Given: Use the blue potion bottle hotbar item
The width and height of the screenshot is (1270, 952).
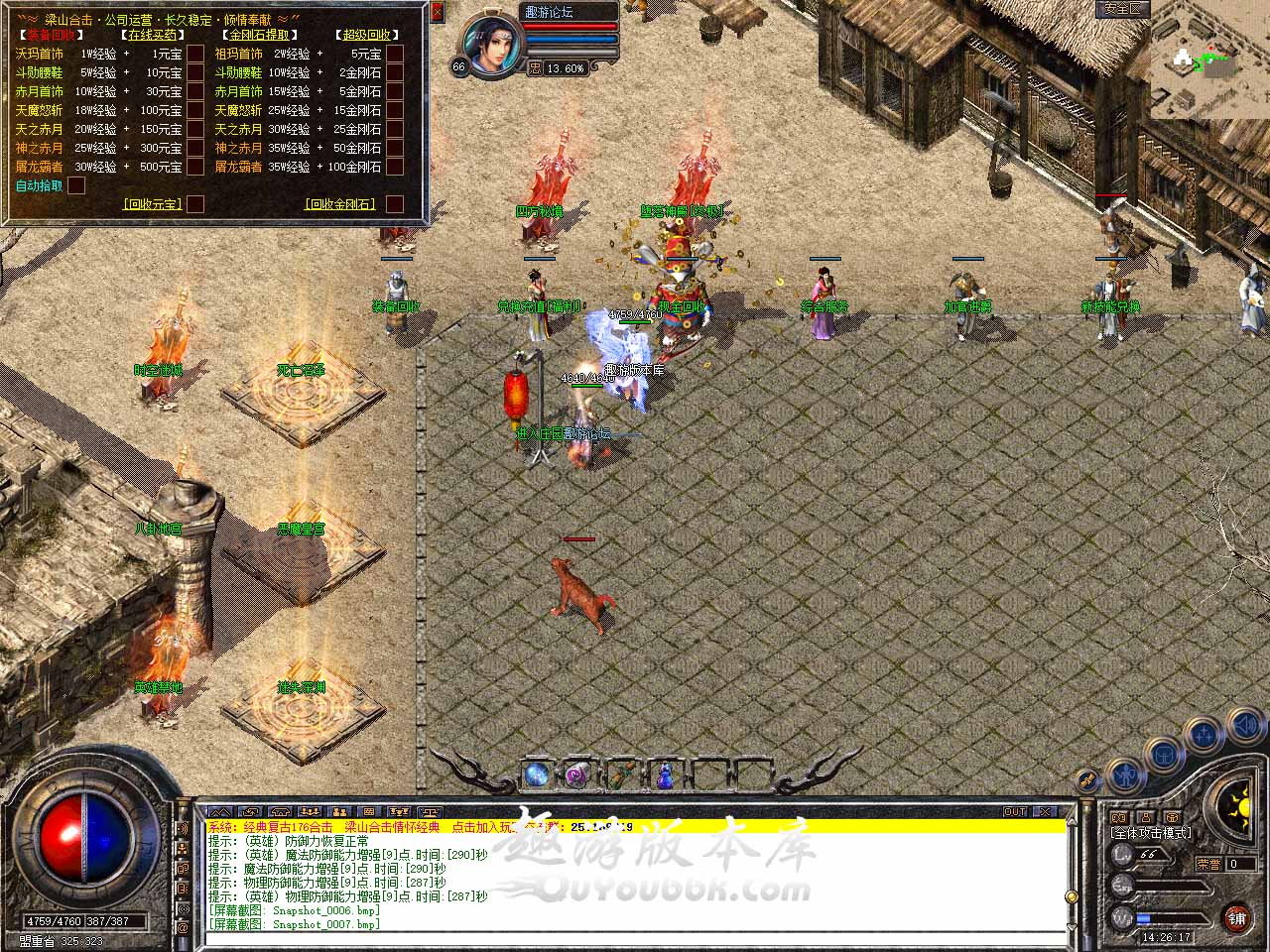Looking at the screenshot, I should (664, 774).
